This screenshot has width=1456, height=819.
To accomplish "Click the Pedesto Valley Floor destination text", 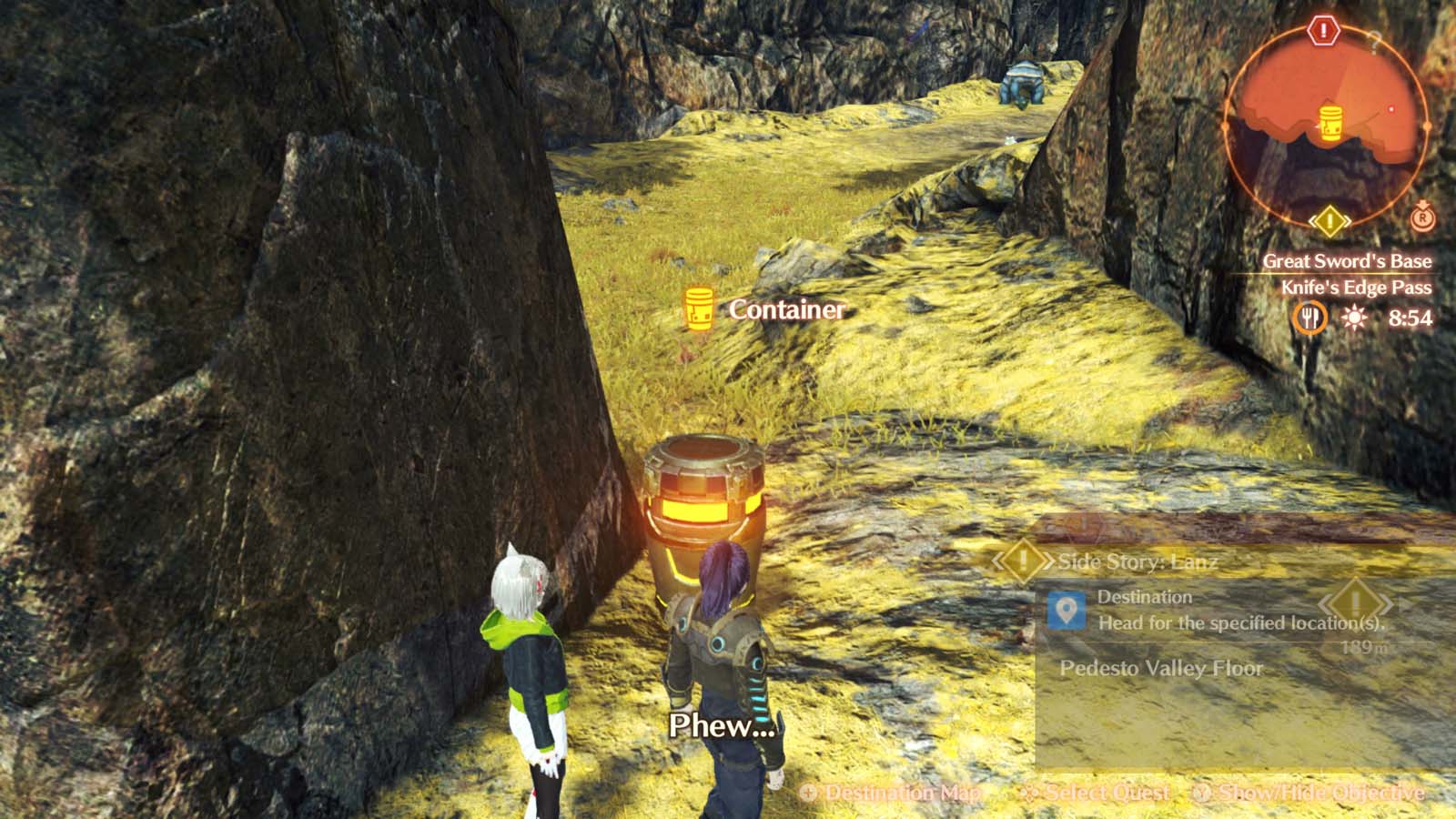I will click(x=1161, y=669).
